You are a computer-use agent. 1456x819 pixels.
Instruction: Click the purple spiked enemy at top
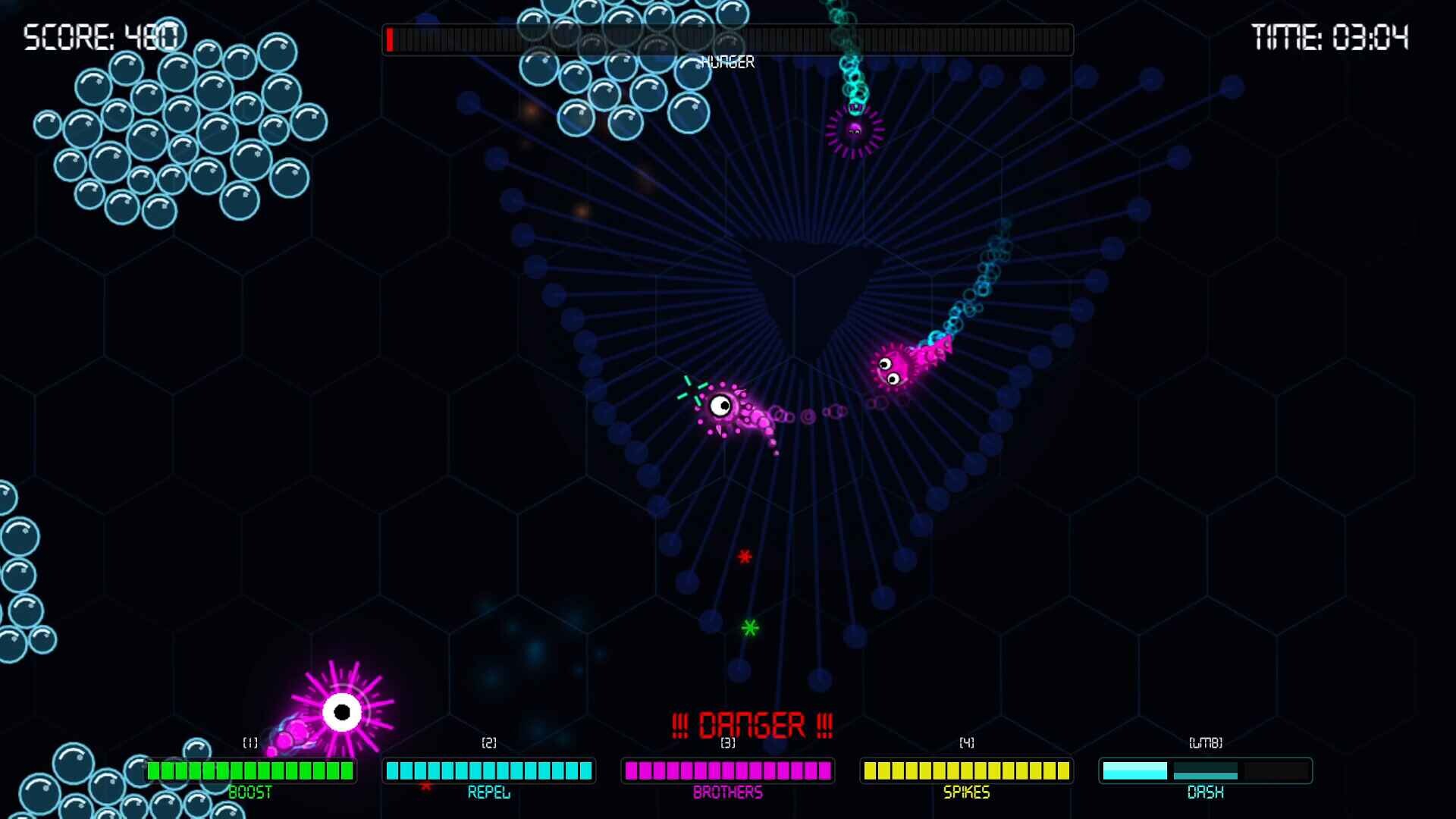[x=855, y=130]
